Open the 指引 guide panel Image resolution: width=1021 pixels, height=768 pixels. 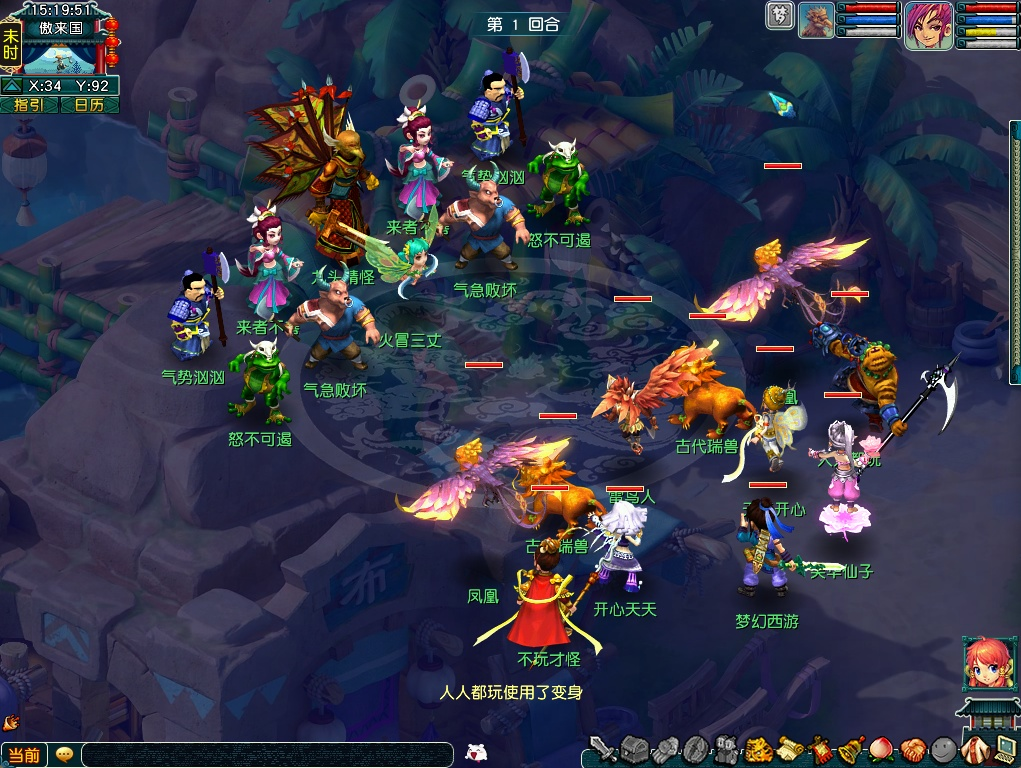(29, 105)
